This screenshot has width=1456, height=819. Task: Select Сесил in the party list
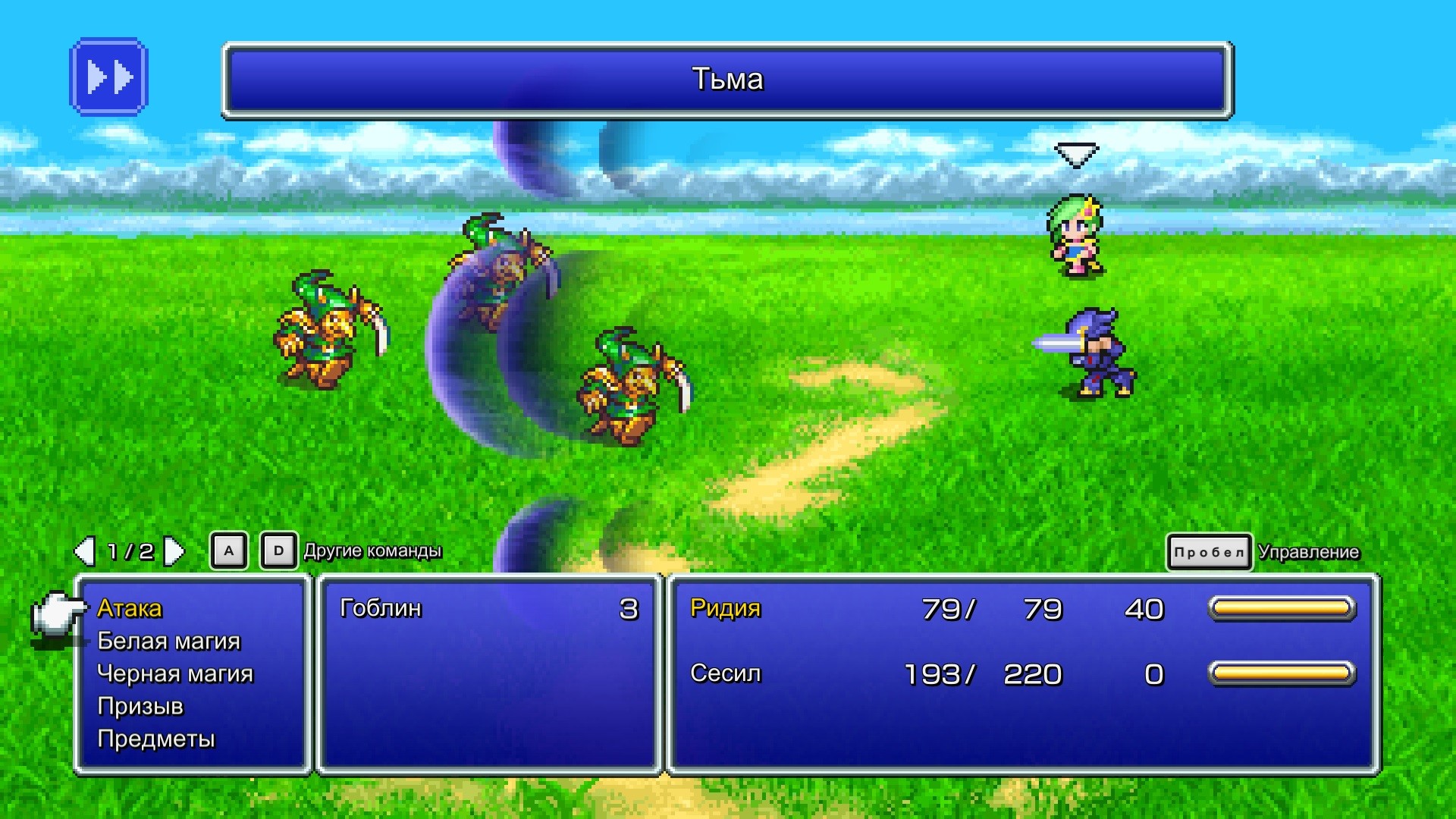[725, 673]
